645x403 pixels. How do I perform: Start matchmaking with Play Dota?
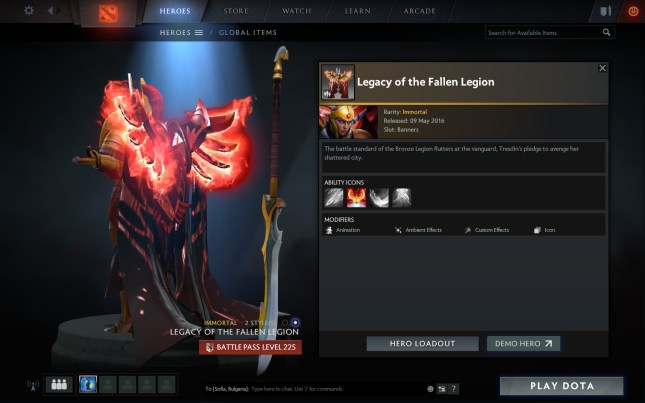click(561, 386)
